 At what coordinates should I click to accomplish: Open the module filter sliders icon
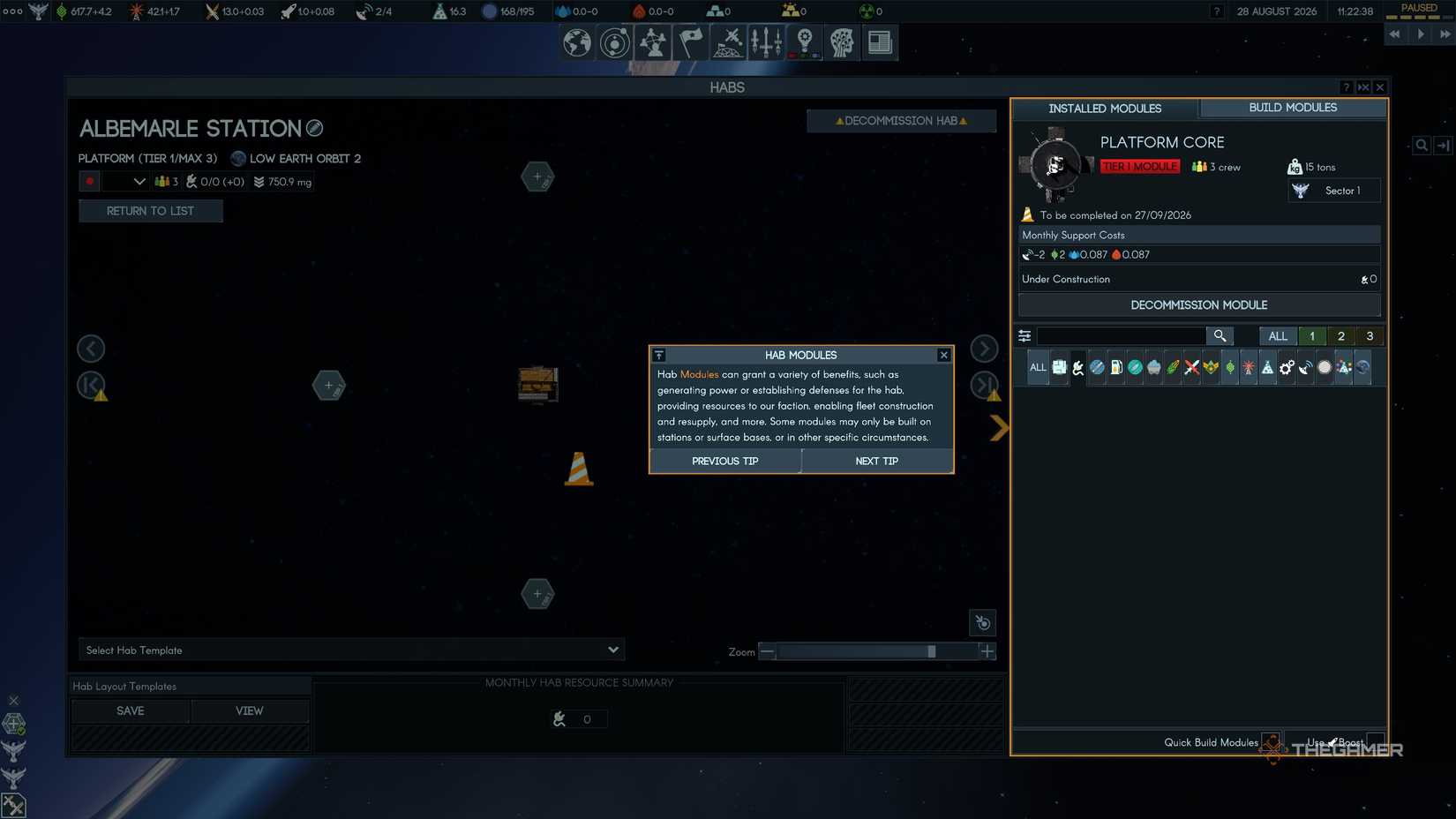click(1024, 336)
